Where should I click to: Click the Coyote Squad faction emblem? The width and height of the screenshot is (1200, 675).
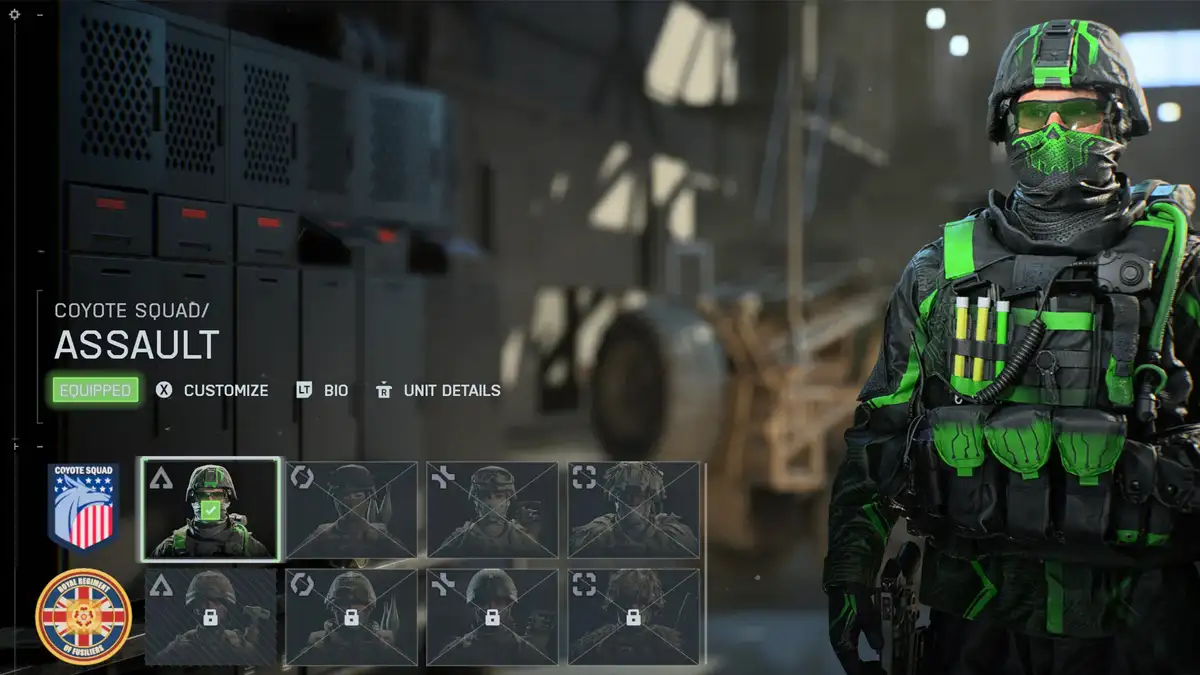click(84, 506)
